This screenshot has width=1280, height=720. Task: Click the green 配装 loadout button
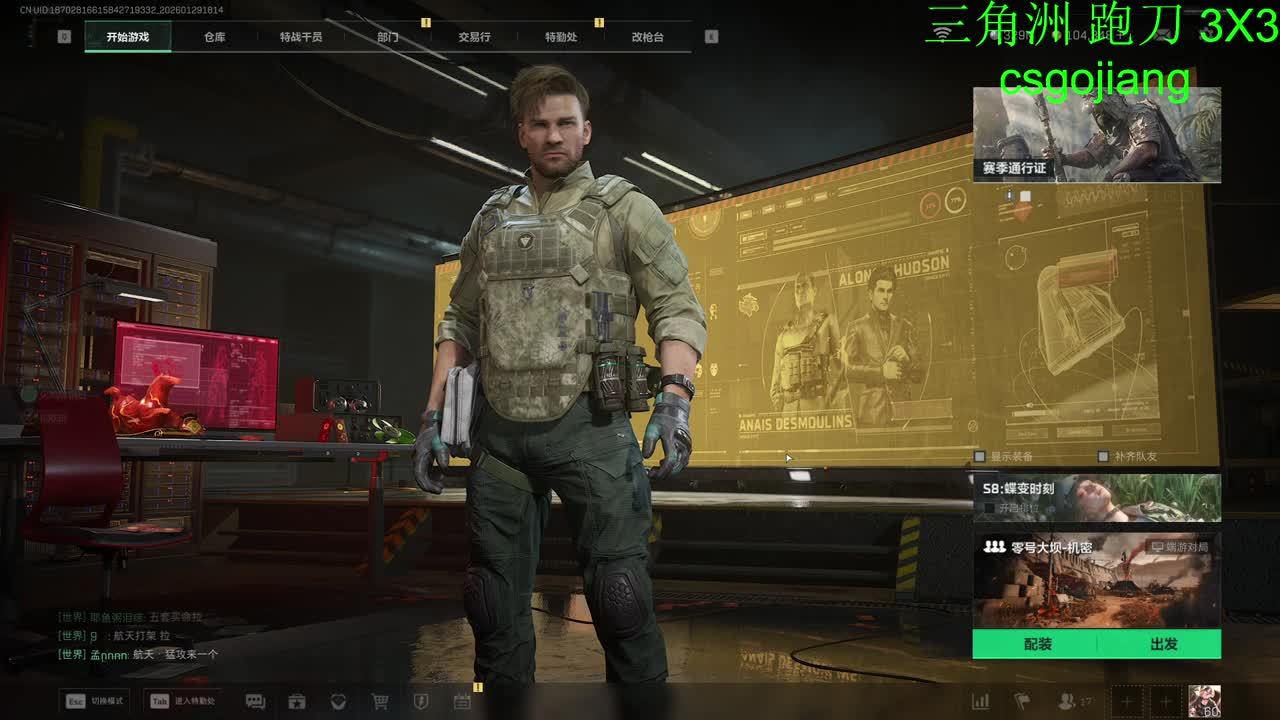[1037, 645]
